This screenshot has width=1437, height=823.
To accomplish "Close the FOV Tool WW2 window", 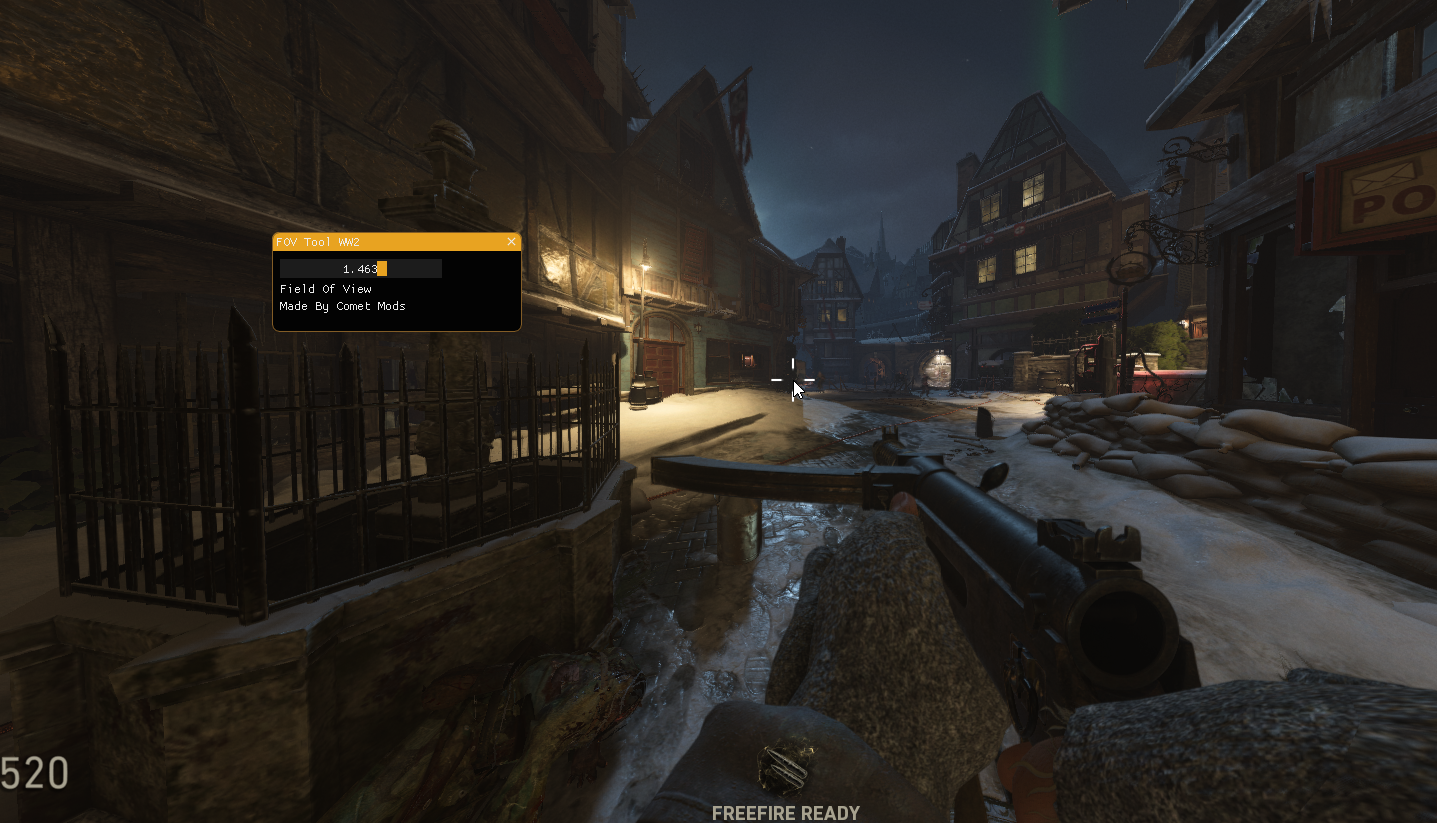I will [x=511, y=242].
